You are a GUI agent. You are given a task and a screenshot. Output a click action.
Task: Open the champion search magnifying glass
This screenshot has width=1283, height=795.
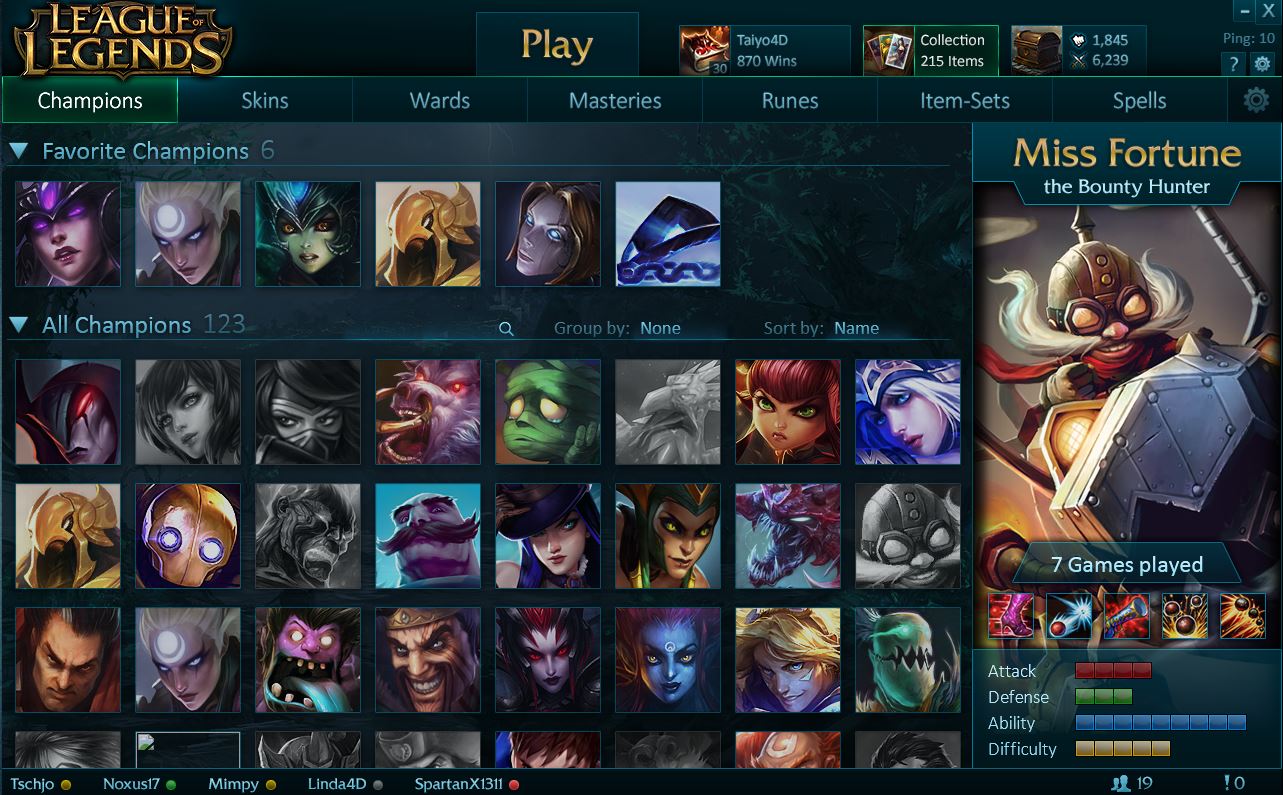(505, 328)
